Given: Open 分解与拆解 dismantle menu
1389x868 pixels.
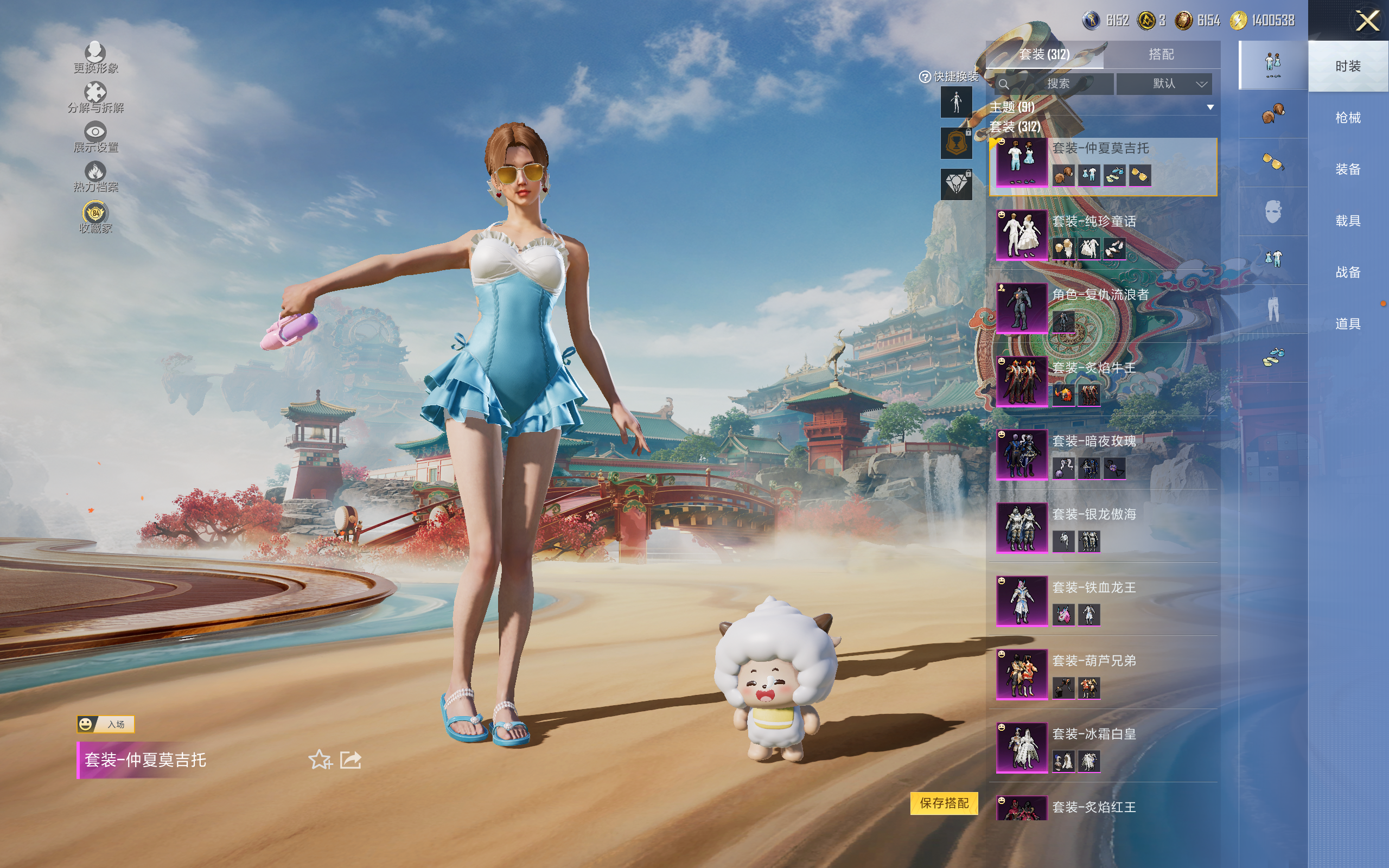Looking at the screenshot, I should coord(95,97).
